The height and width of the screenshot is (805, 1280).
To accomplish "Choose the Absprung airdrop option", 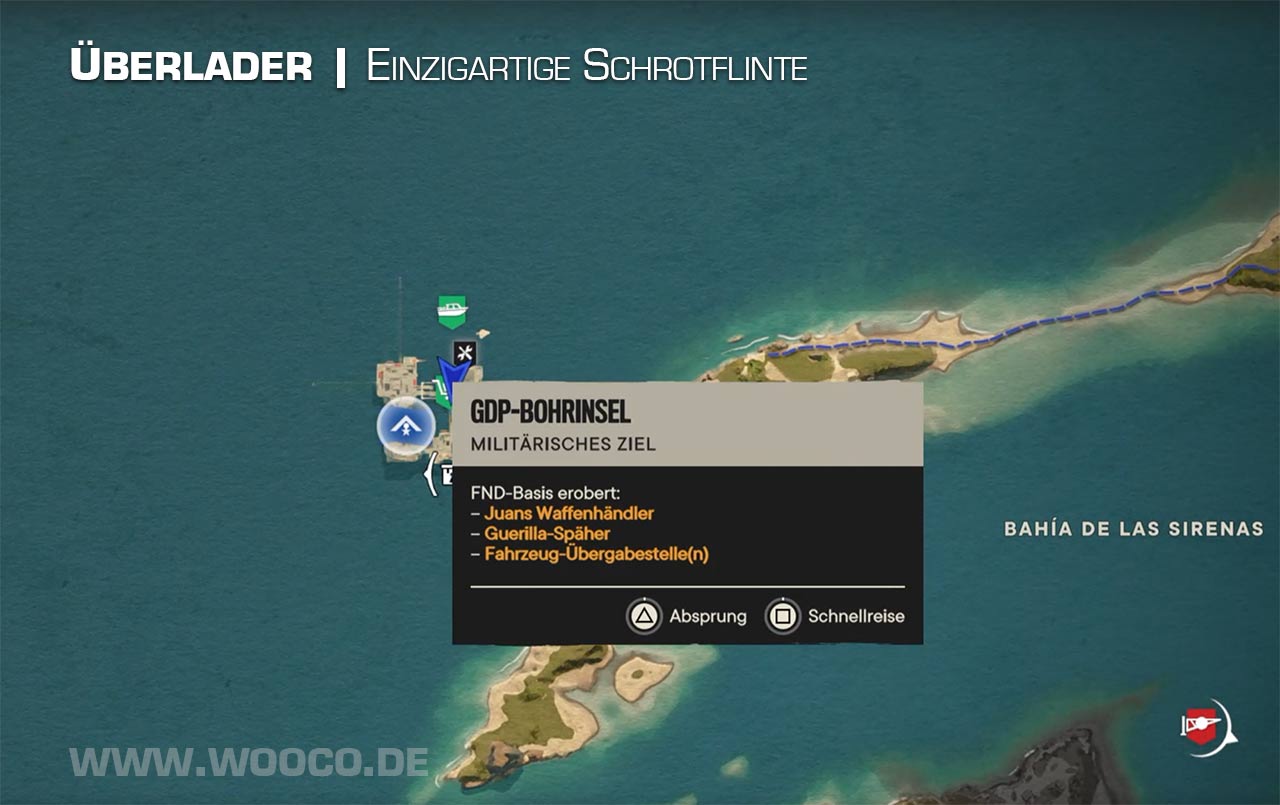I will coord(688,616).
